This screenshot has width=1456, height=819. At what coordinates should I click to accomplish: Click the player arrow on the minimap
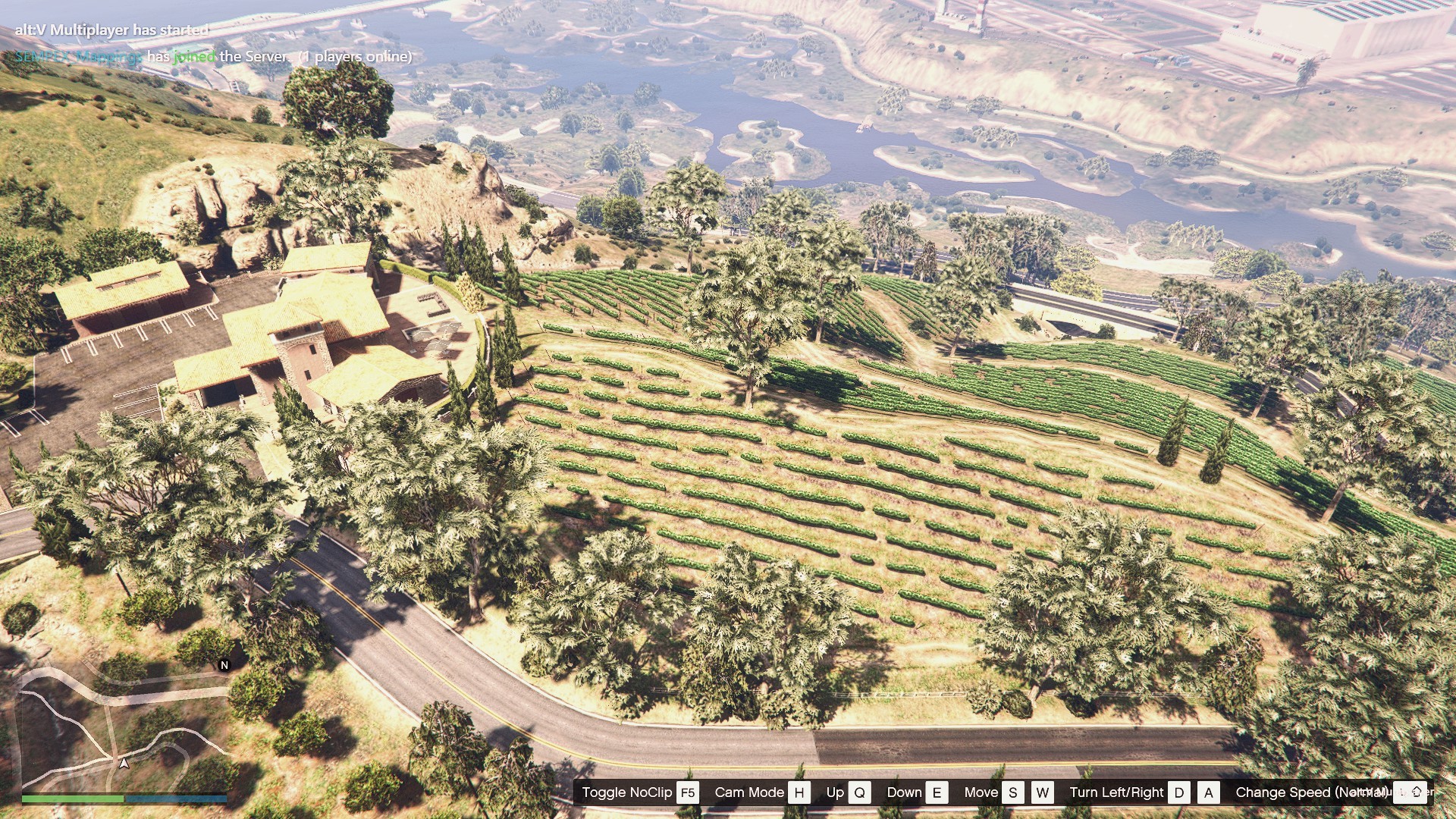coord(124,763)
